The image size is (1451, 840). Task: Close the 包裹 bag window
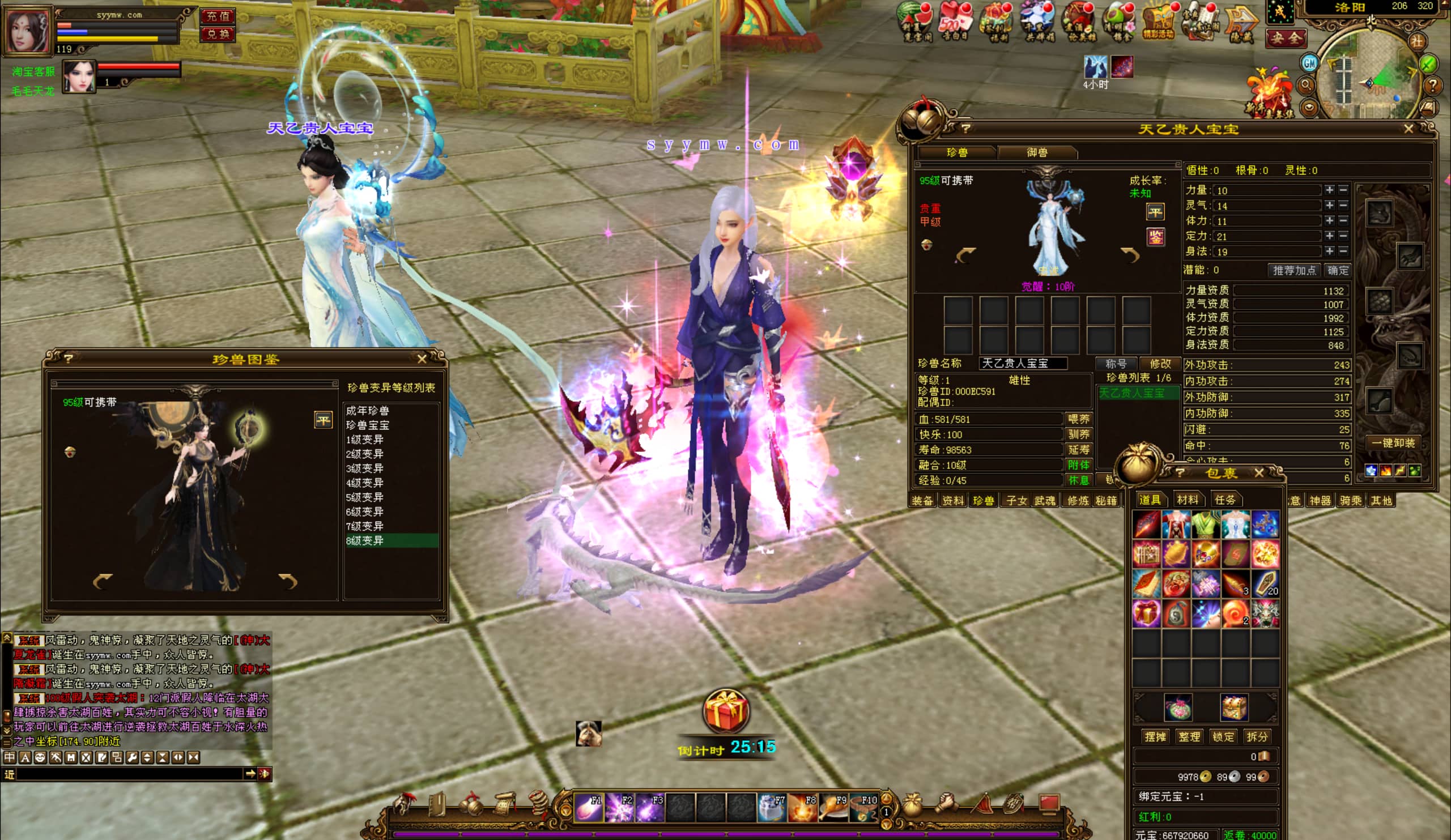pos(1259,473)
